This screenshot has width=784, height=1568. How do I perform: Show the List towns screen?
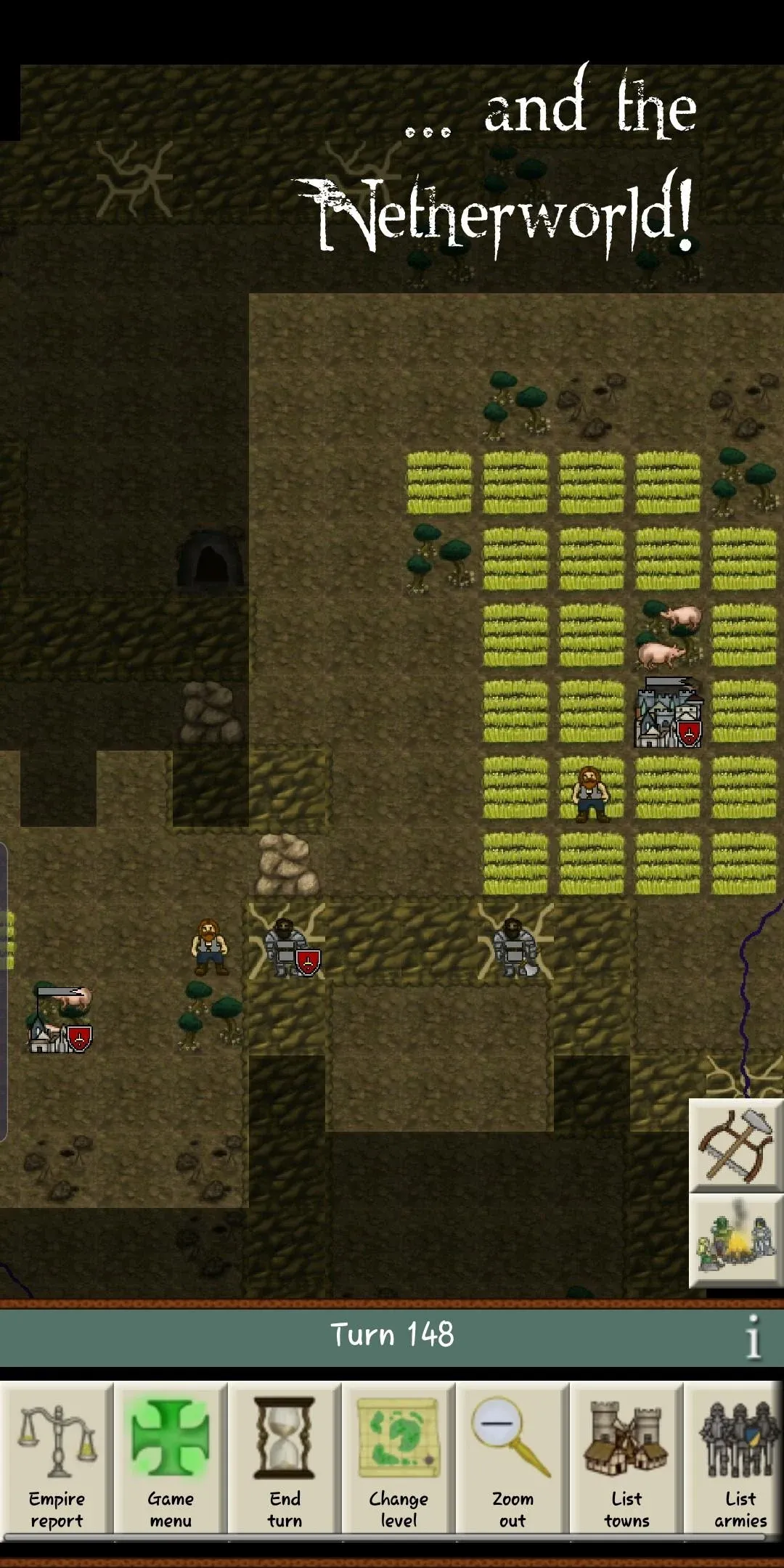click(626, 1458)
